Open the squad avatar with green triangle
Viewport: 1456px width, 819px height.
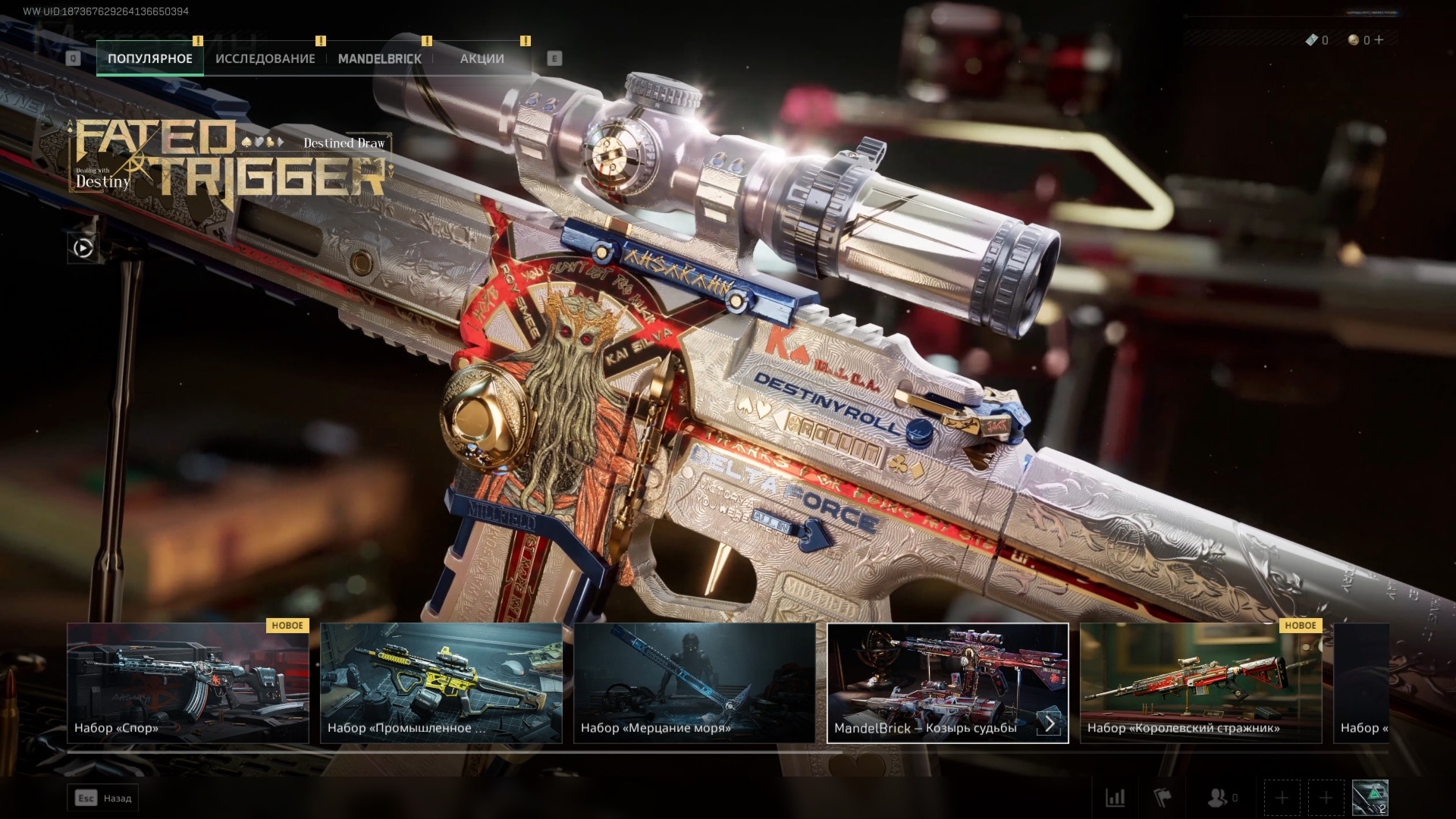1370,798
